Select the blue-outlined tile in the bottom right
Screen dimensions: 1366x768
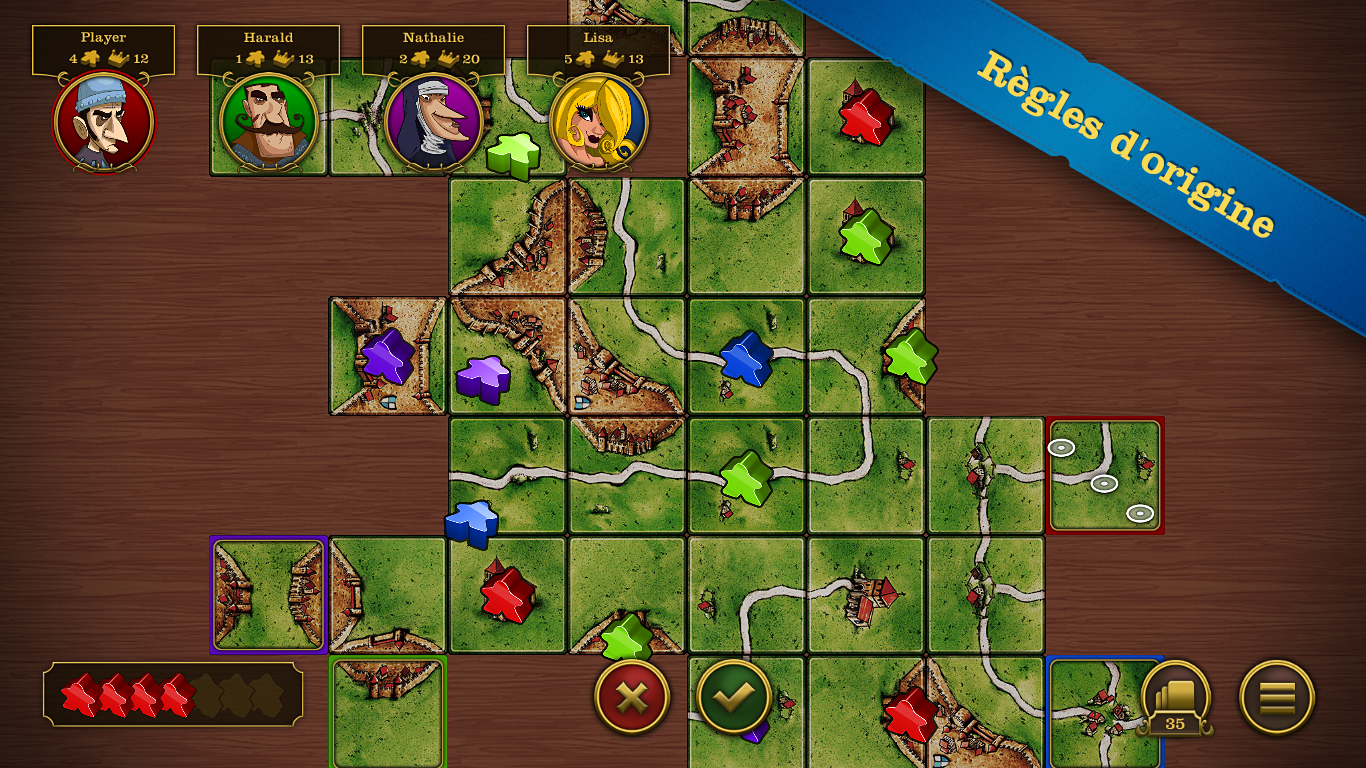coord(1106,710)
